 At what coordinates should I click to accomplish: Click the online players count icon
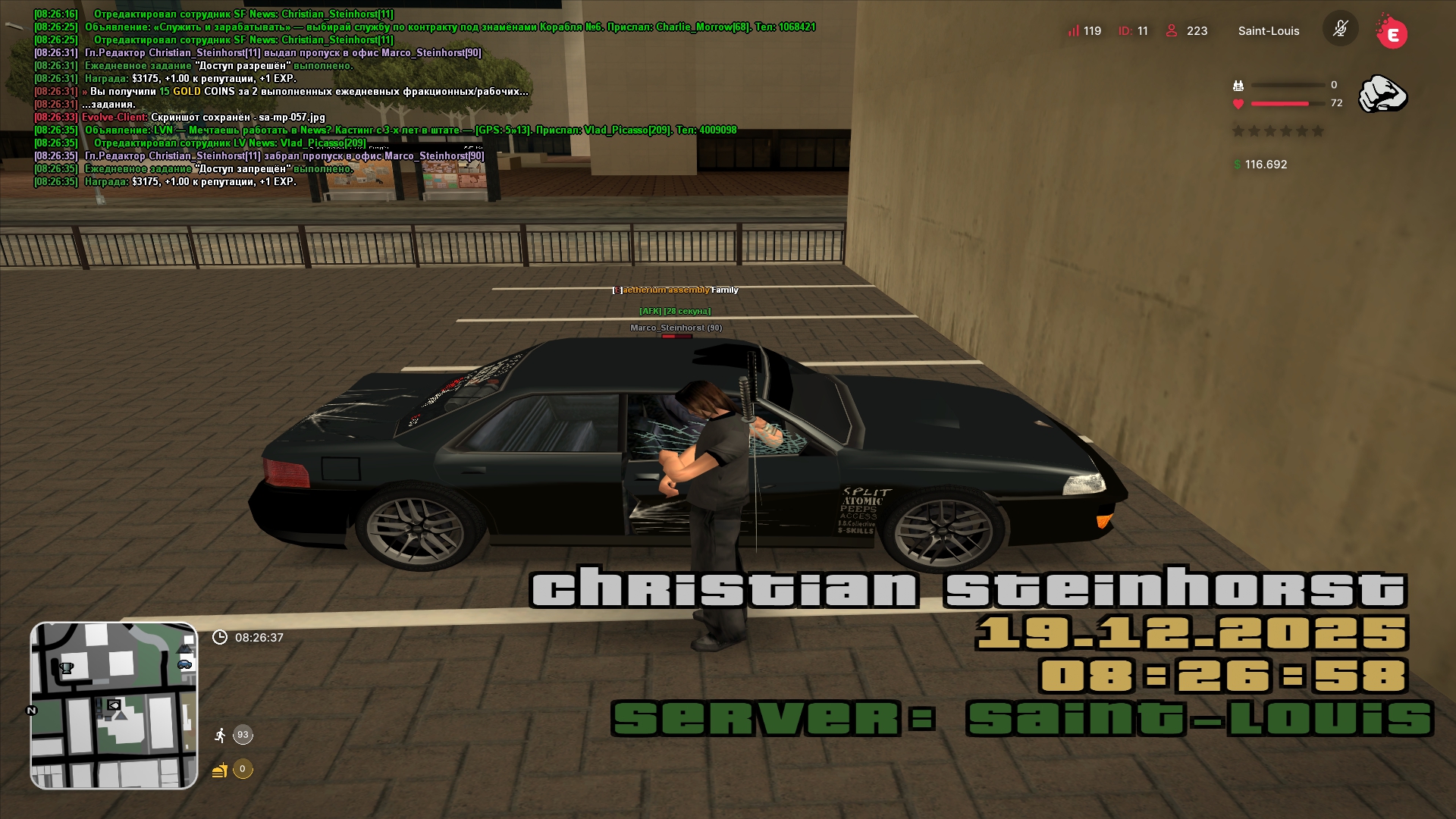pos(1172,31)
